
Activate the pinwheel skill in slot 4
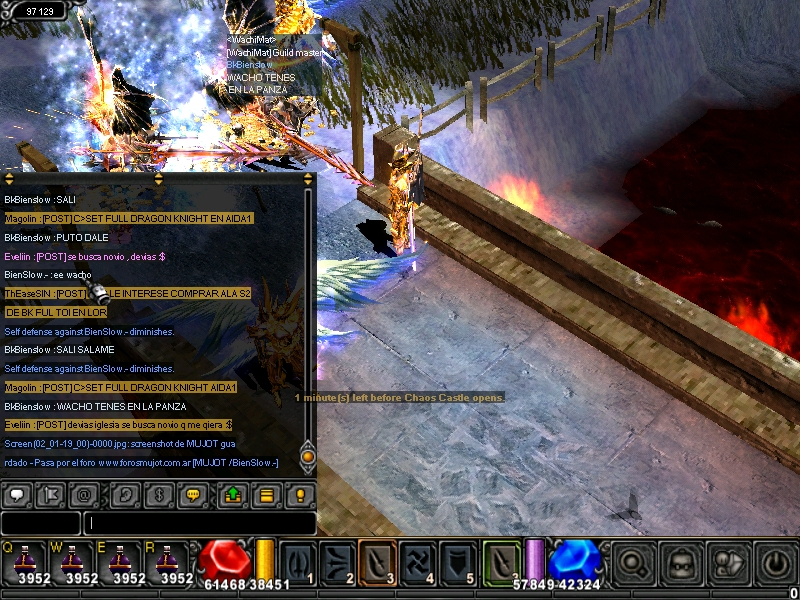(x=418, y=562)
